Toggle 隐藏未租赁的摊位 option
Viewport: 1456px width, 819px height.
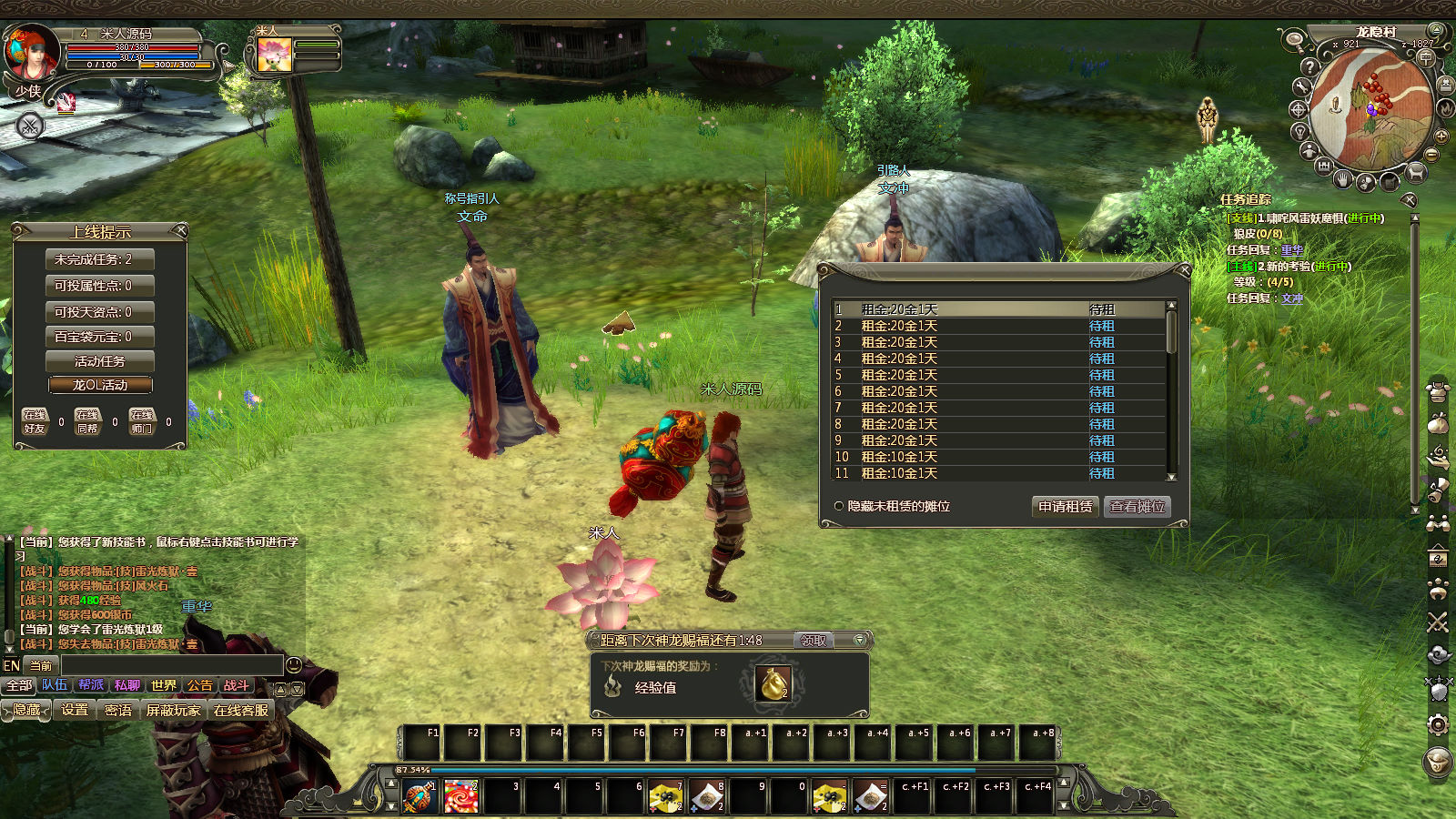pos(838,506)
